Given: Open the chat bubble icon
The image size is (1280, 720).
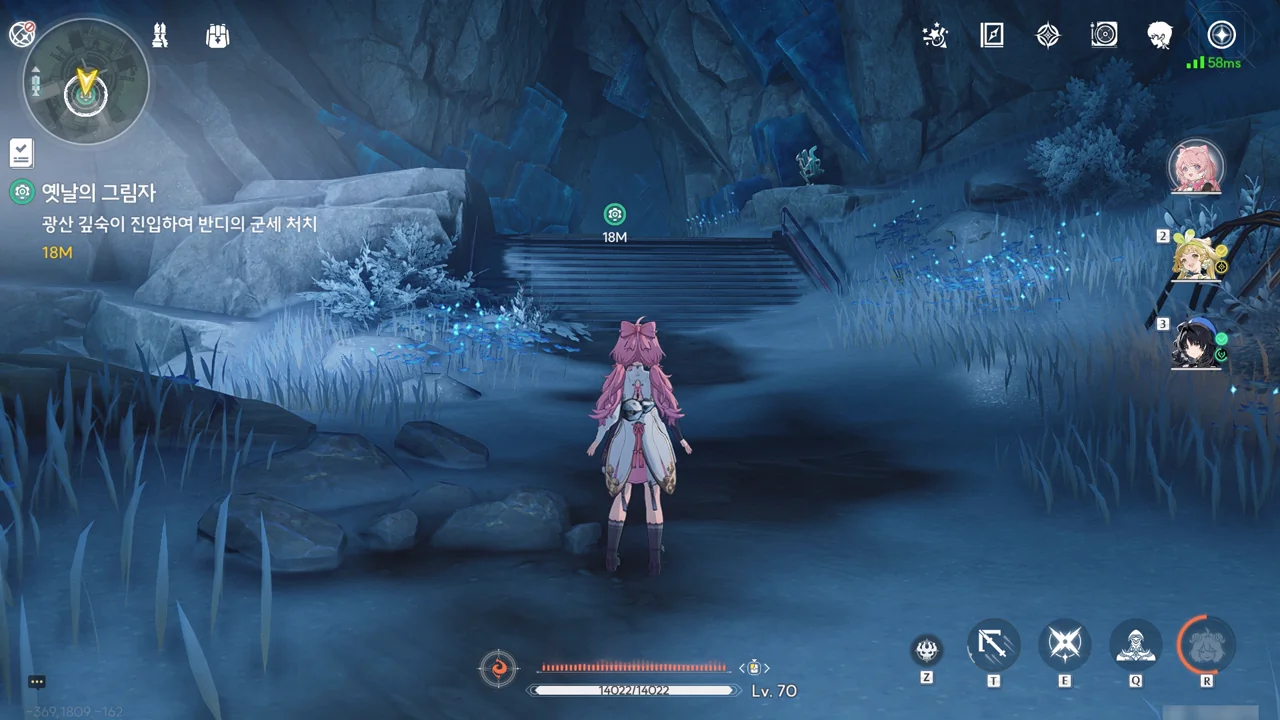Looking at the screenshot, I should 37,682.
